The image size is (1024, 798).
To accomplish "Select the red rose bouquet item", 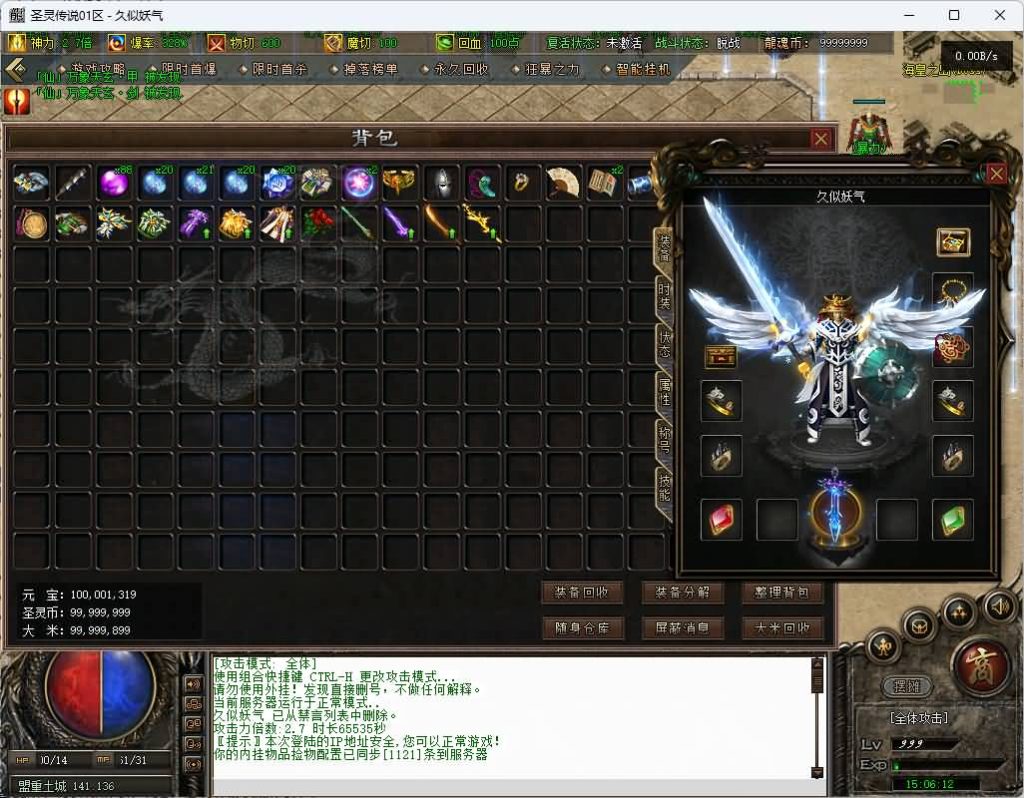I will [318, 223].
